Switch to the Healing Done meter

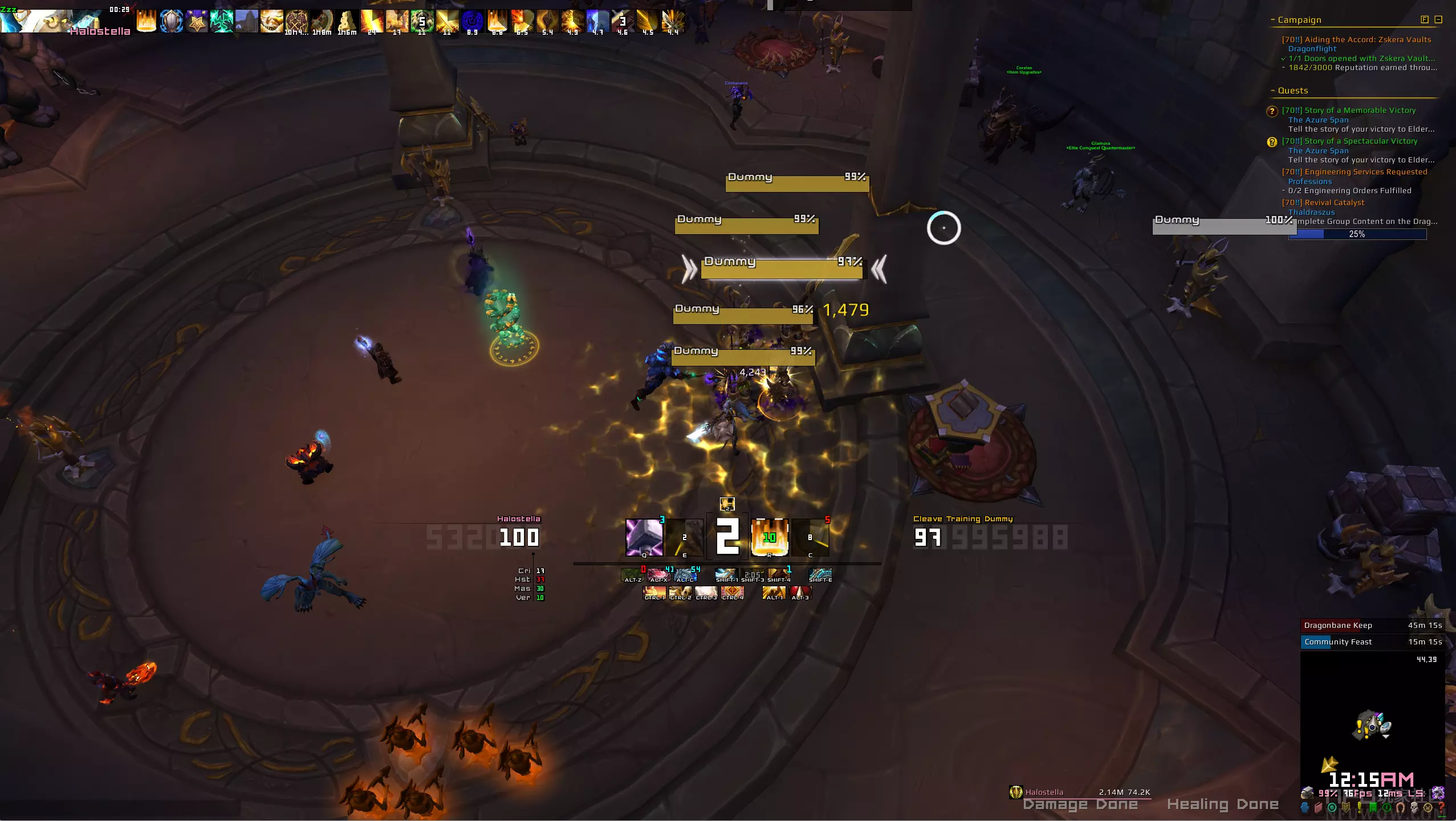(x=1222, y=804)
